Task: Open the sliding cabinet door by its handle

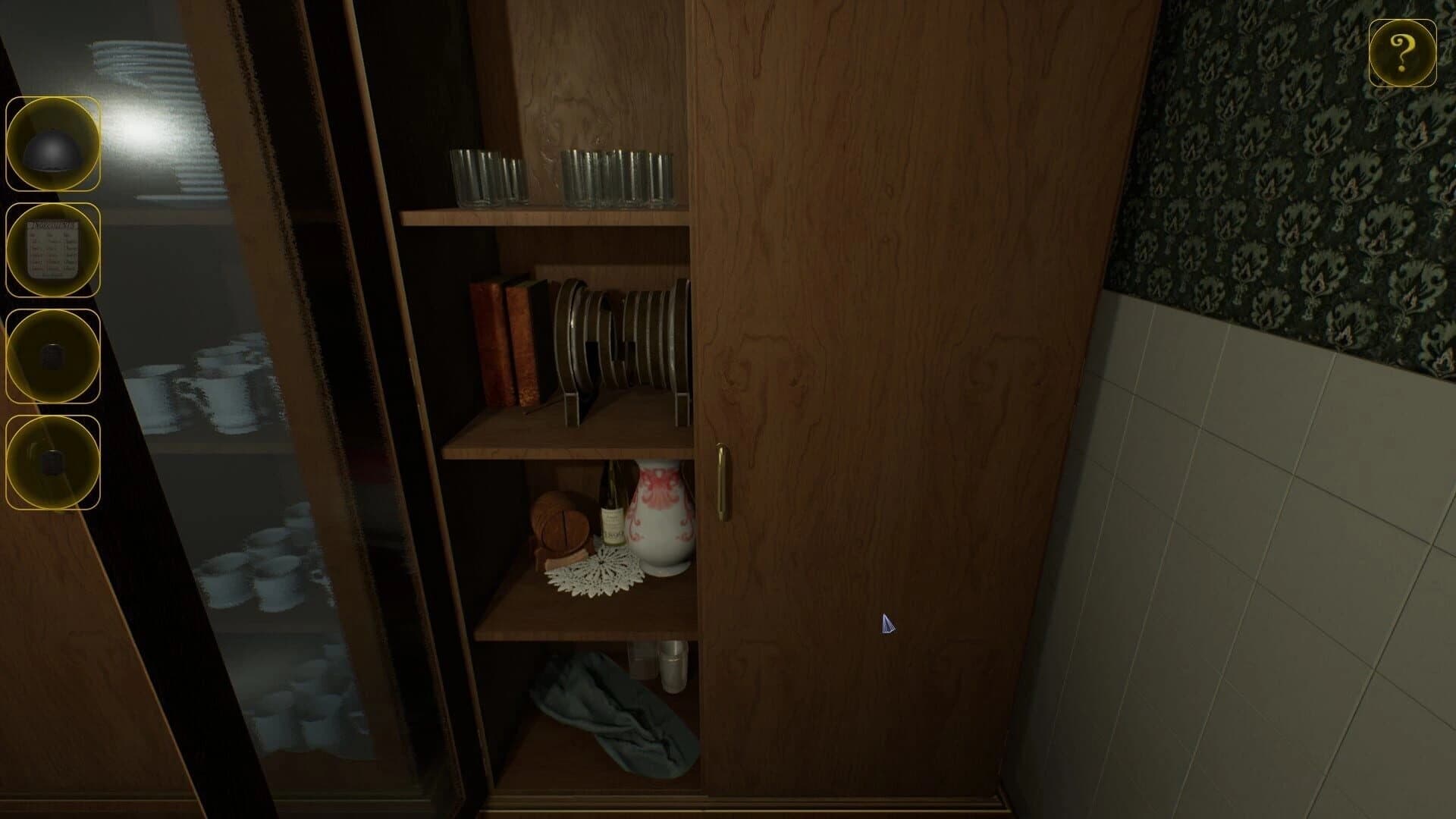Action: click(x=723, y=482)
